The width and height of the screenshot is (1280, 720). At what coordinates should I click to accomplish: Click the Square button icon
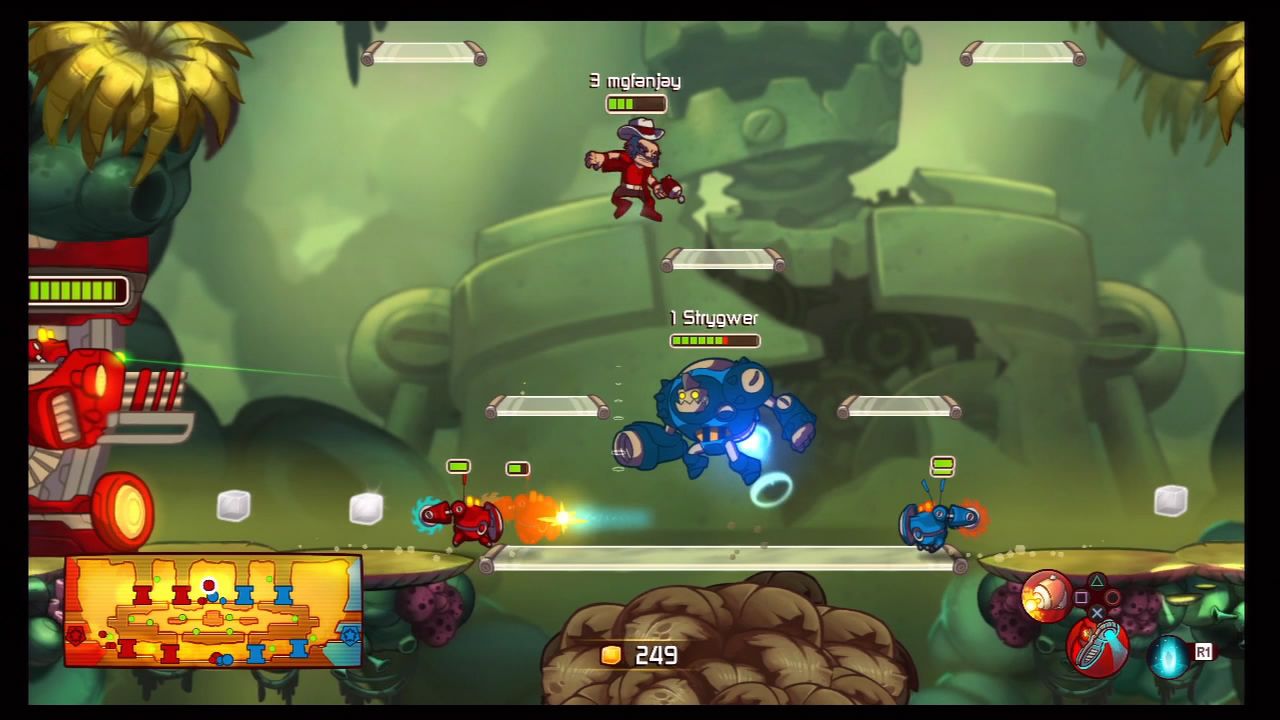[1080, 597]
